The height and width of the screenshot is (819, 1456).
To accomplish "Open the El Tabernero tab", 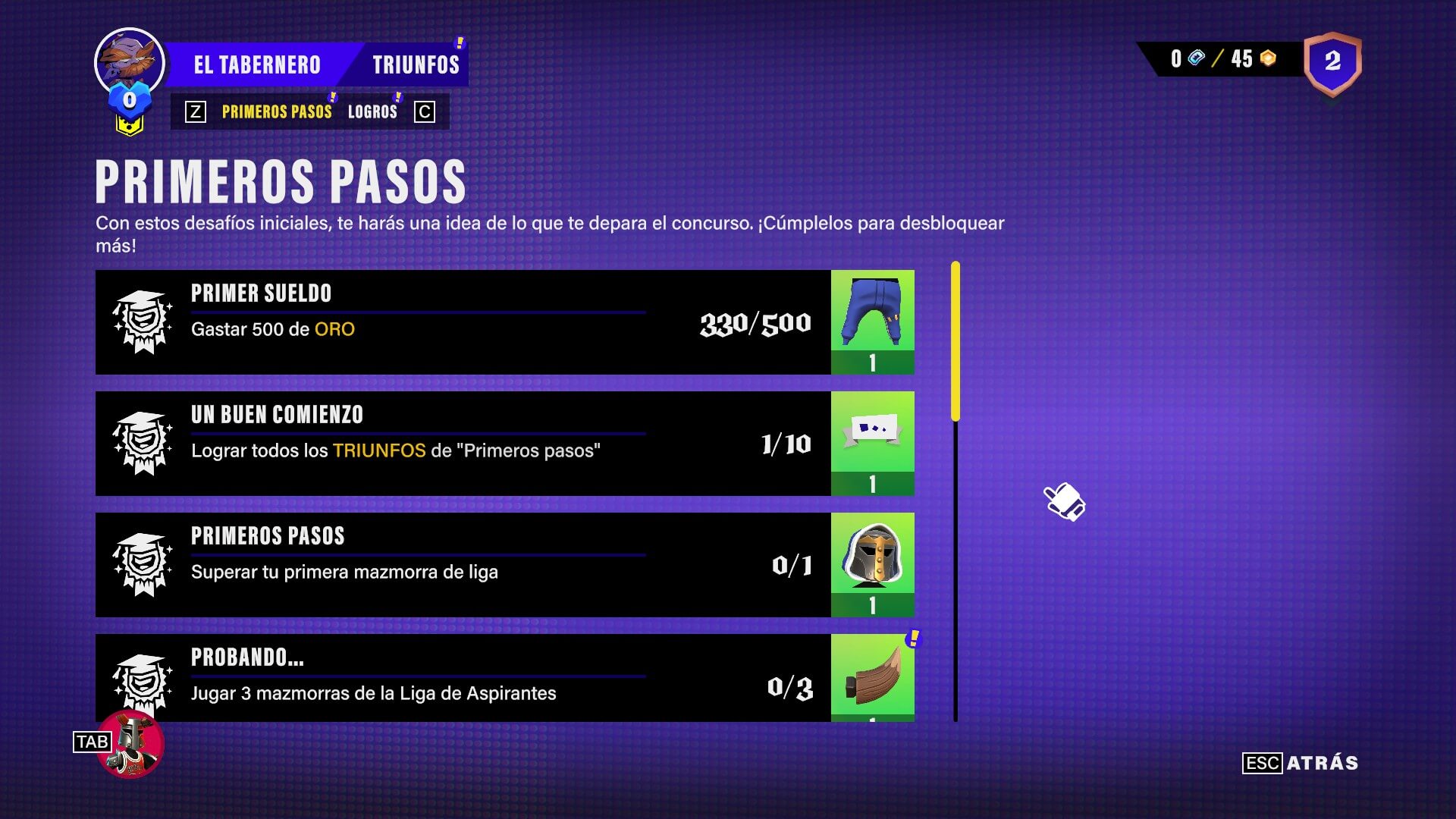I will (256, 65).
